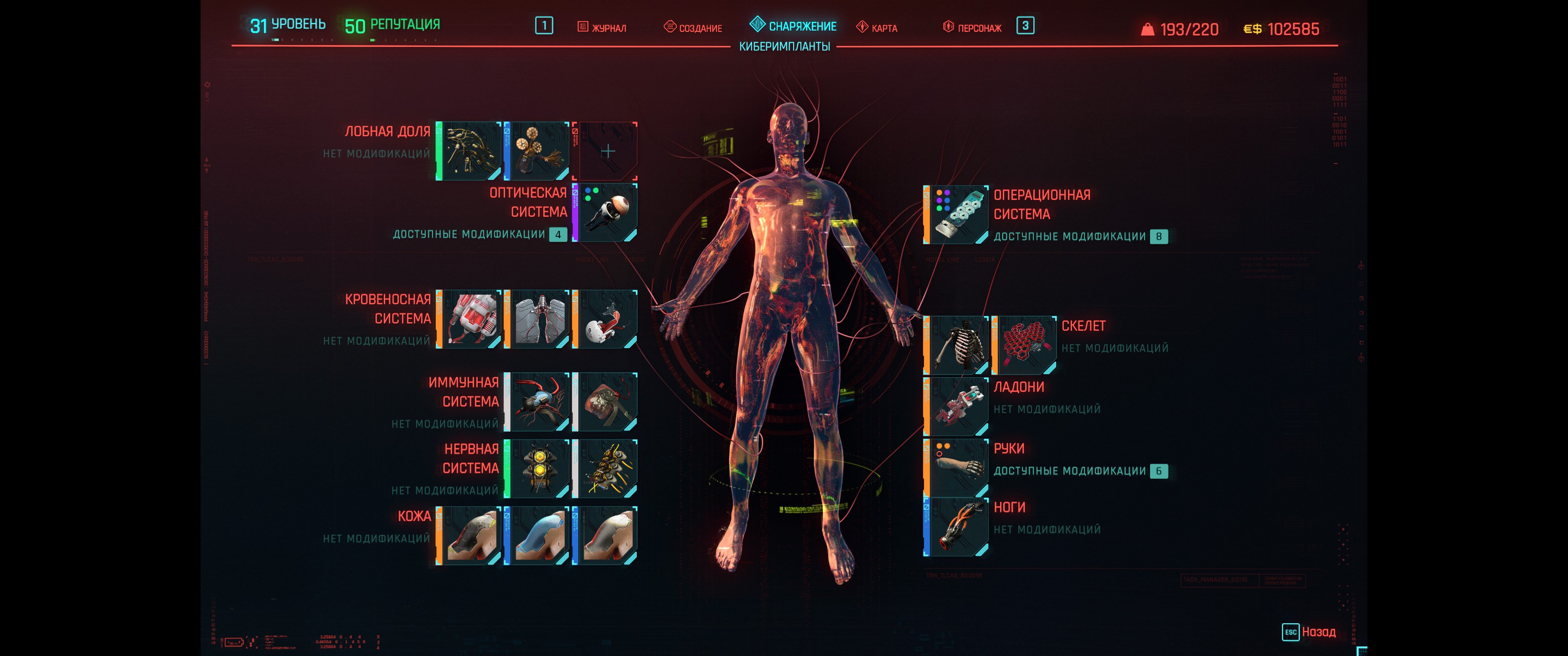This screenshot has height=656, width=1568.
Task: Select the empty frontal cortex slot with plus
Action: (x=607, y=151)
